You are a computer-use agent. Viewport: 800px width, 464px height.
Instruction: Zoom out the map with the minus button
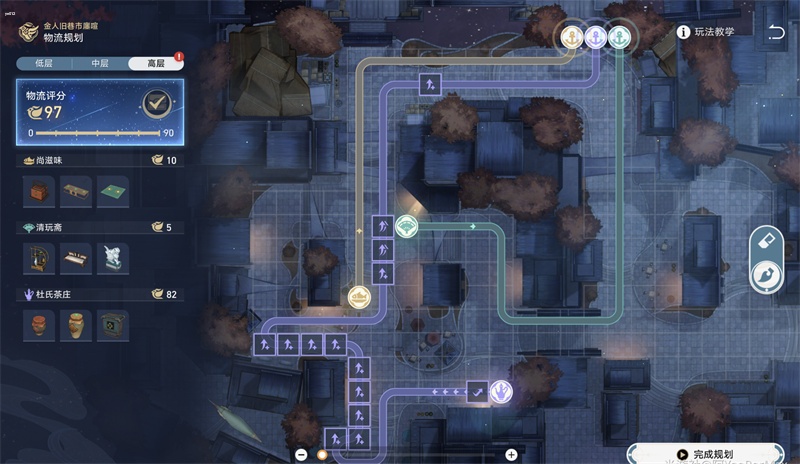301,454
